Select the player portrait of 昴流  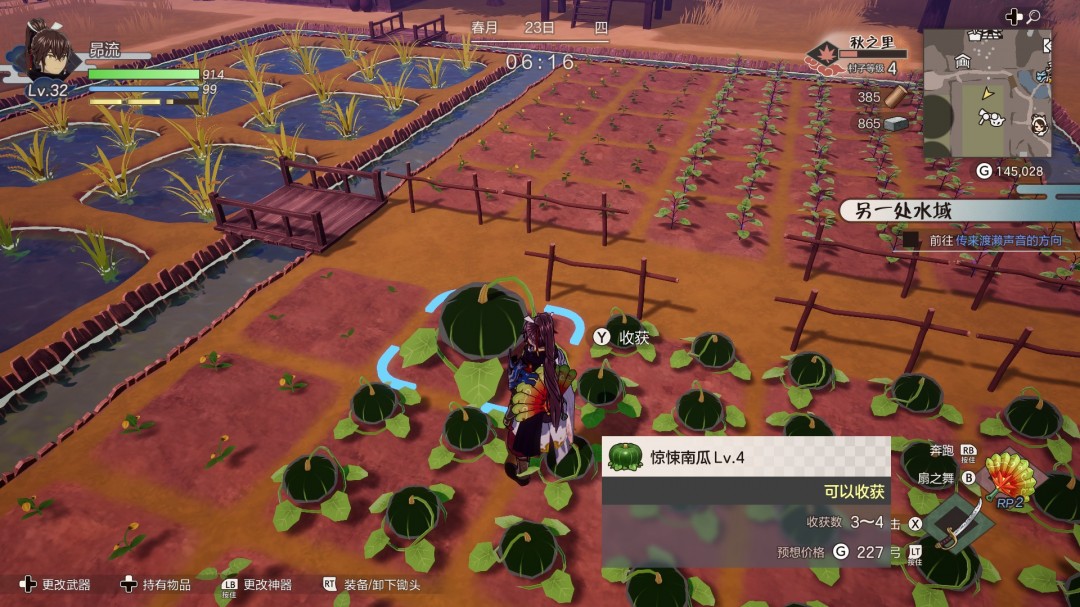pyautogui.click(x=48, y=54)
